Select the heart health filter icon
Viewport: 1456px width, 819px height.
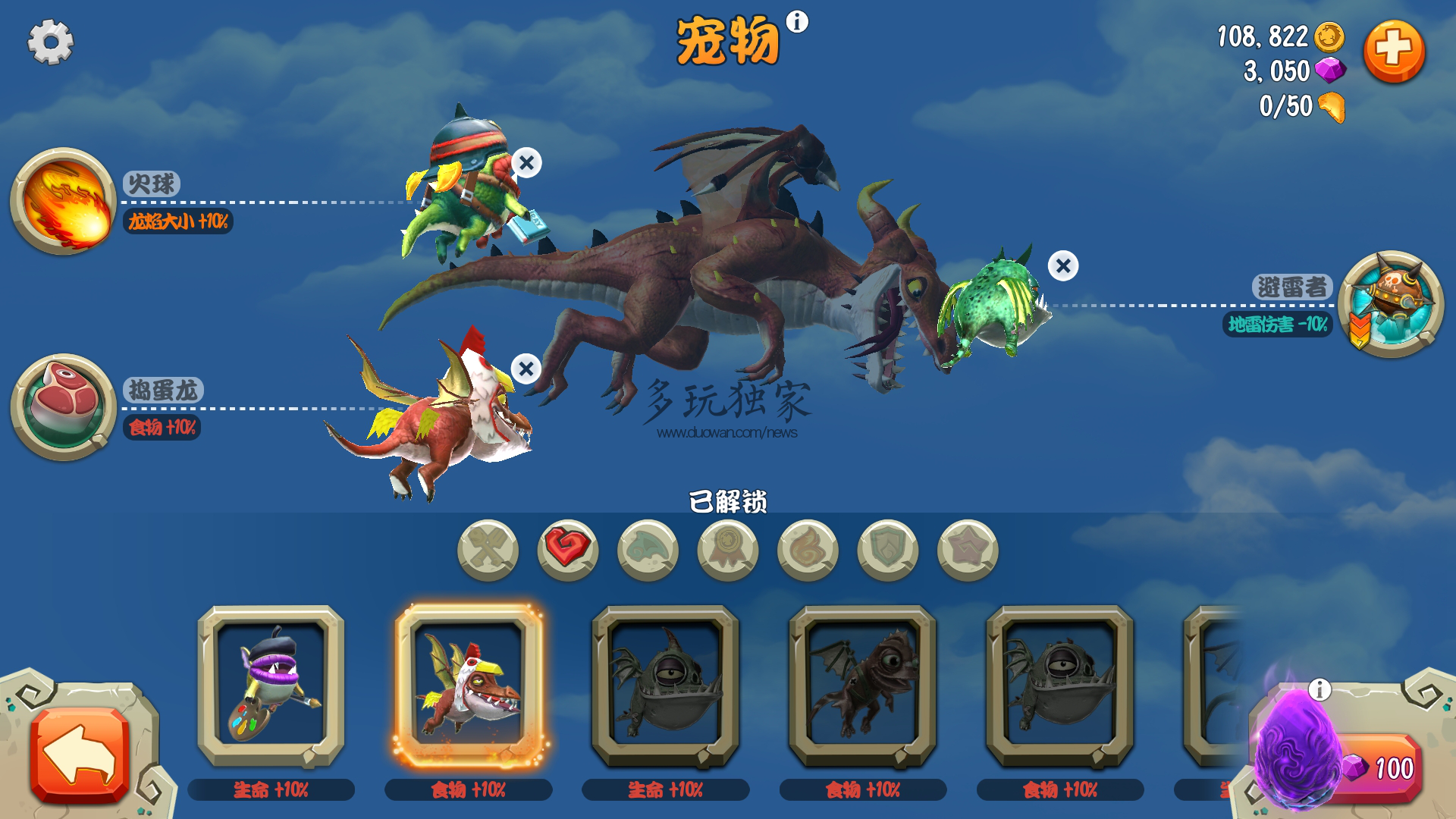tap(567, 551)
